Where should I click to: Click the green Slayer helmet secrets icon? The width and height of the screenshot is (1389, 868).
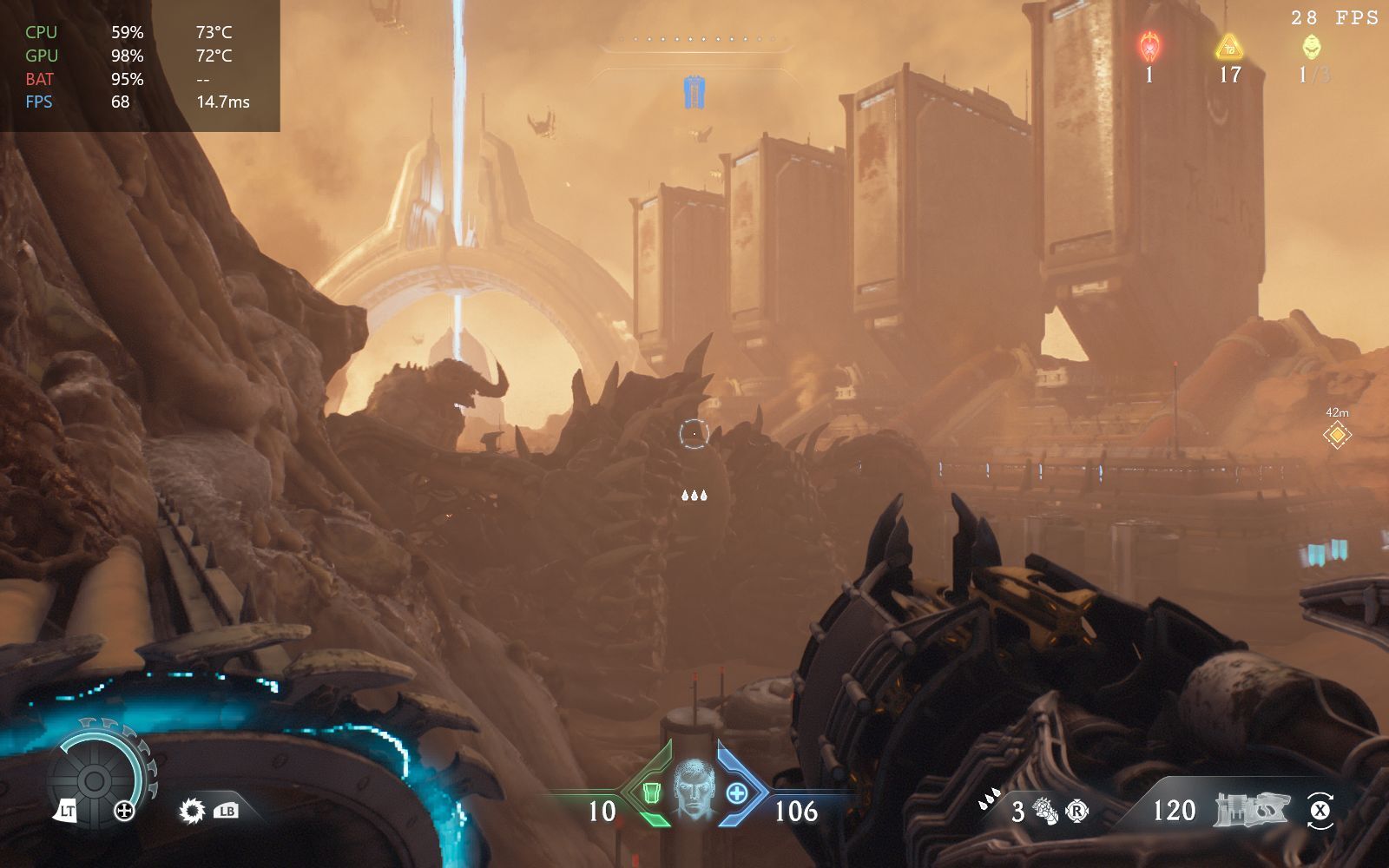point(1311,46)
